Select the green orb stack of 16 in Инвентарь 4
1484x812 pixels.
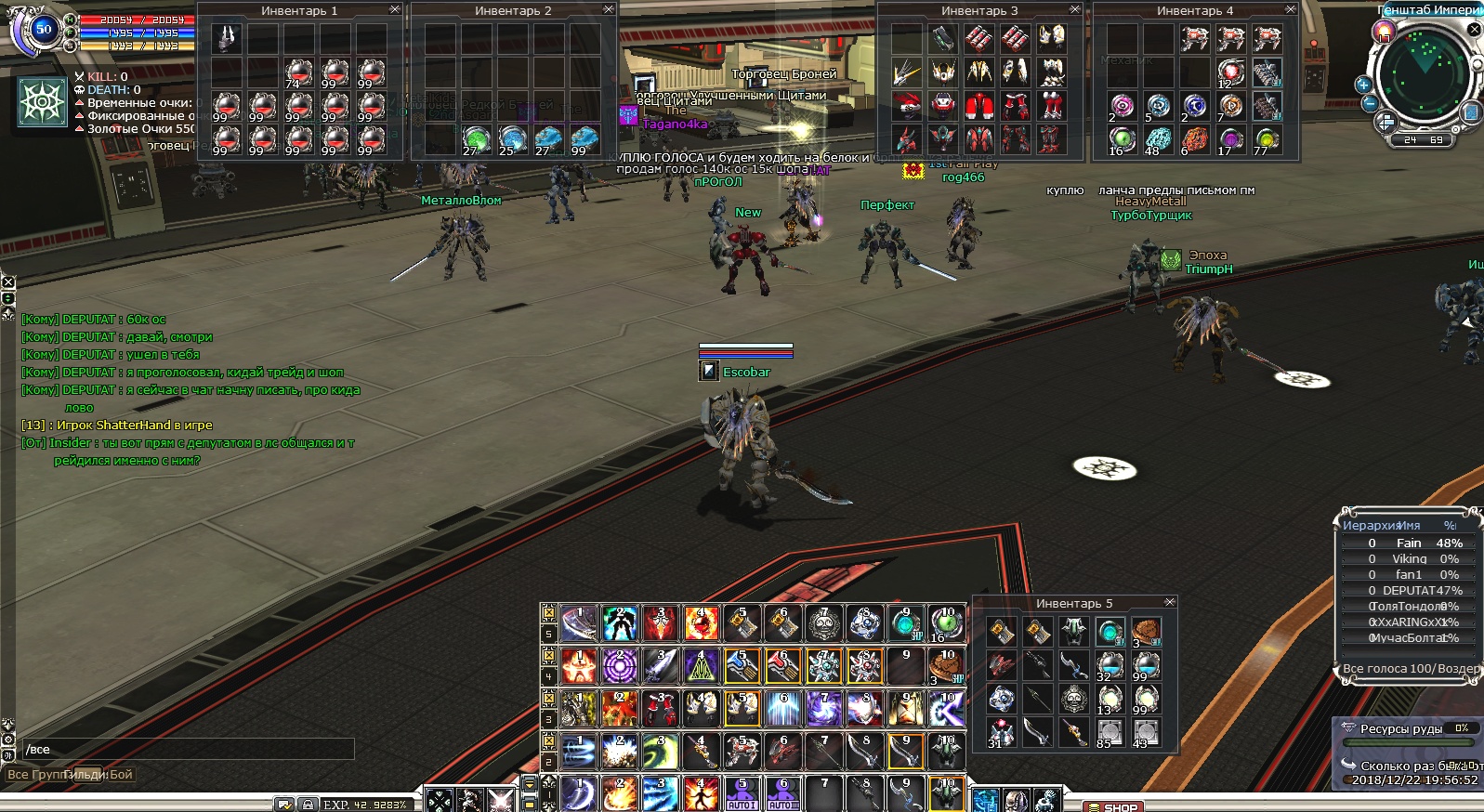pos(1123,139)
